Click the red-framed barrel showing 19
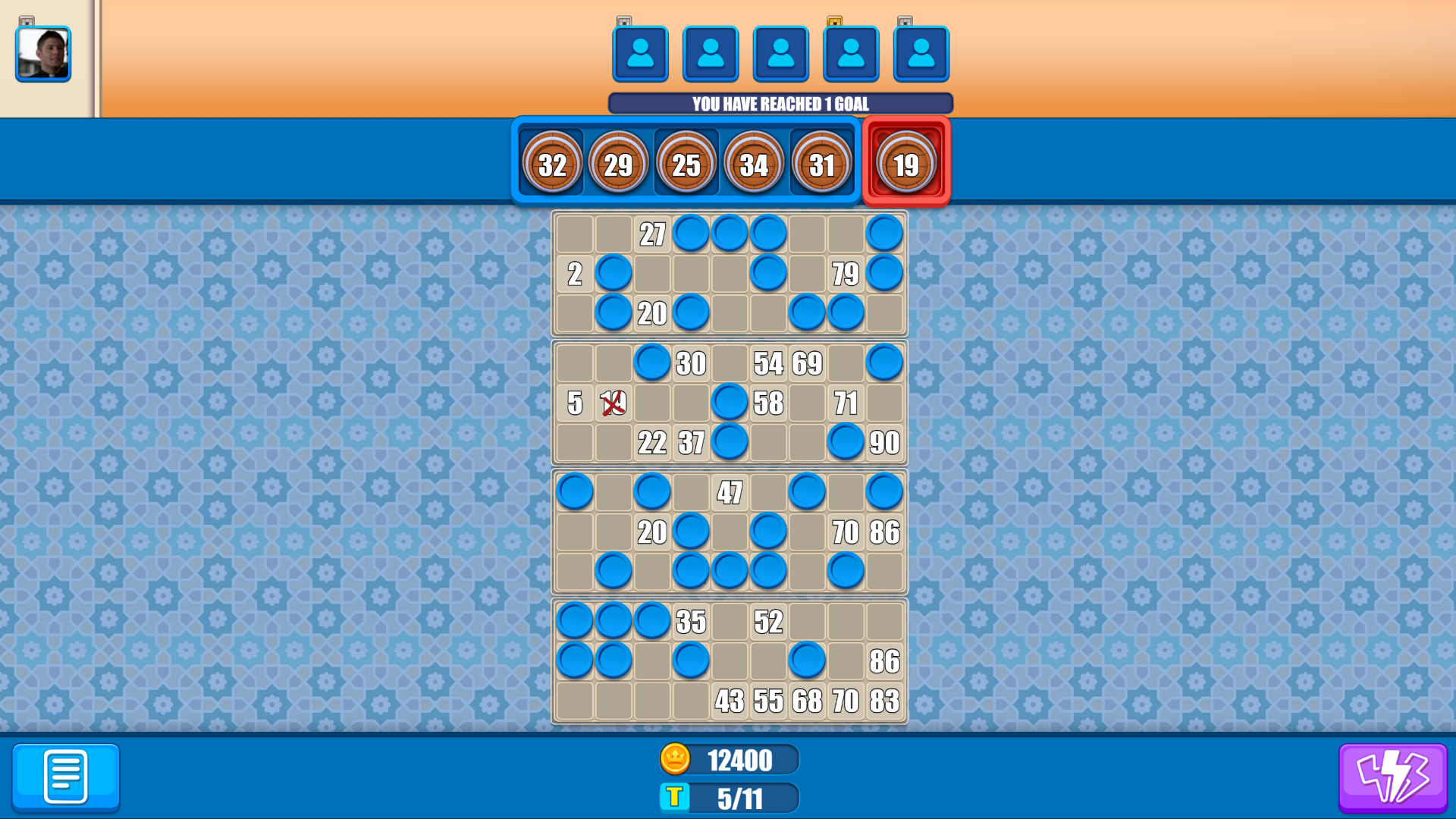The width and height of the screenshot is (1456, 819). (907, 162)
